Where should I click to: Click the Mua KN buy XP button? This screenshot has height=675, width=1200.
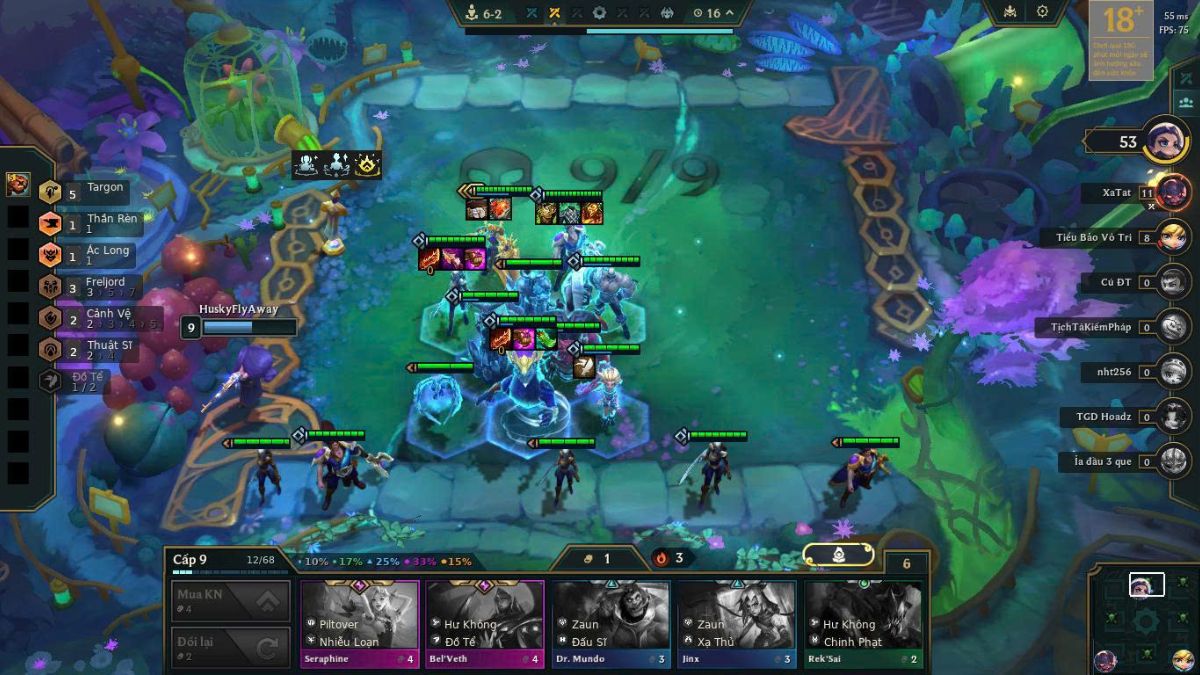click(231, 601)
